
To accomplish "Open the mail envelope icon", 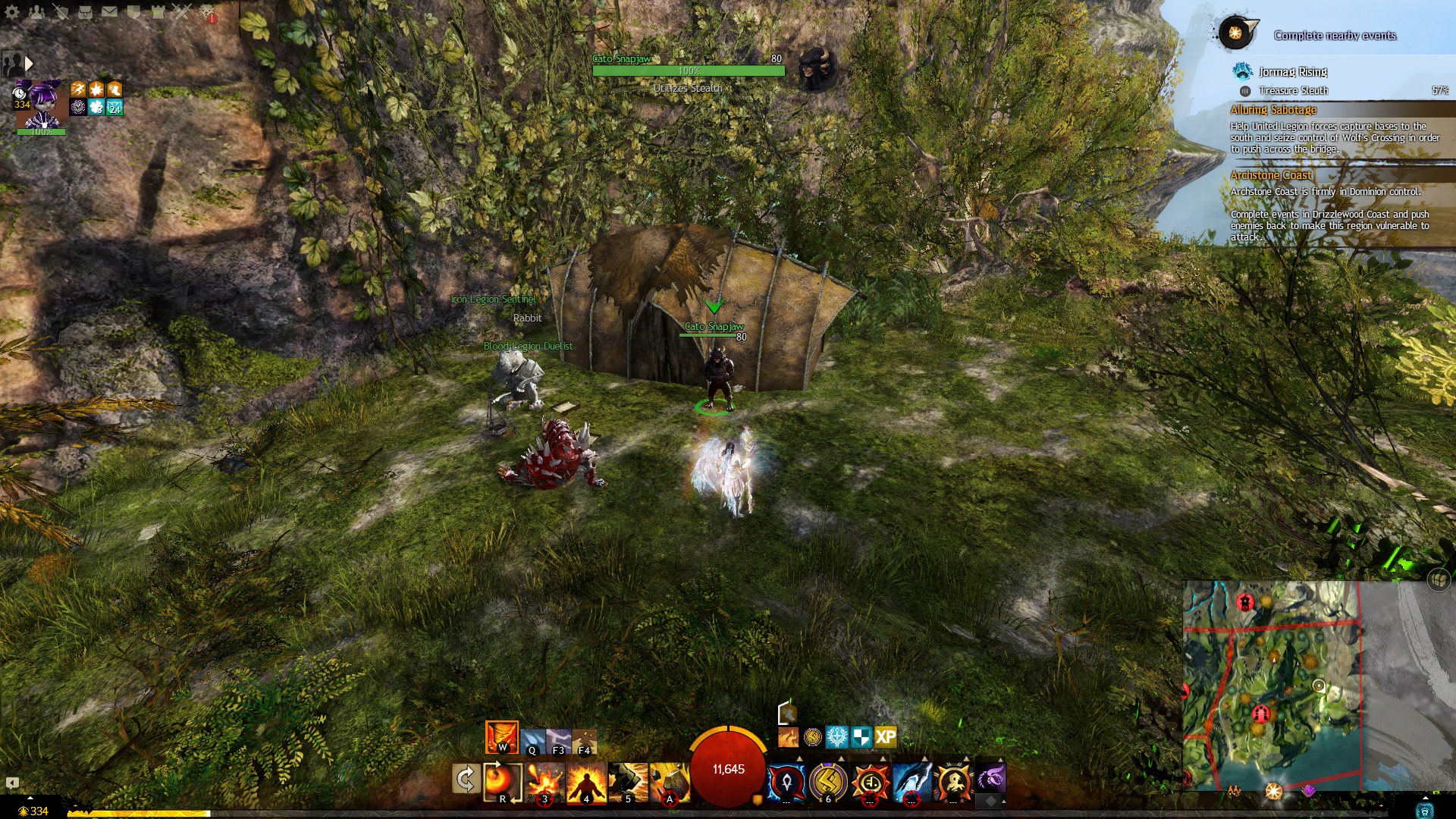I will tap(109, 11).
